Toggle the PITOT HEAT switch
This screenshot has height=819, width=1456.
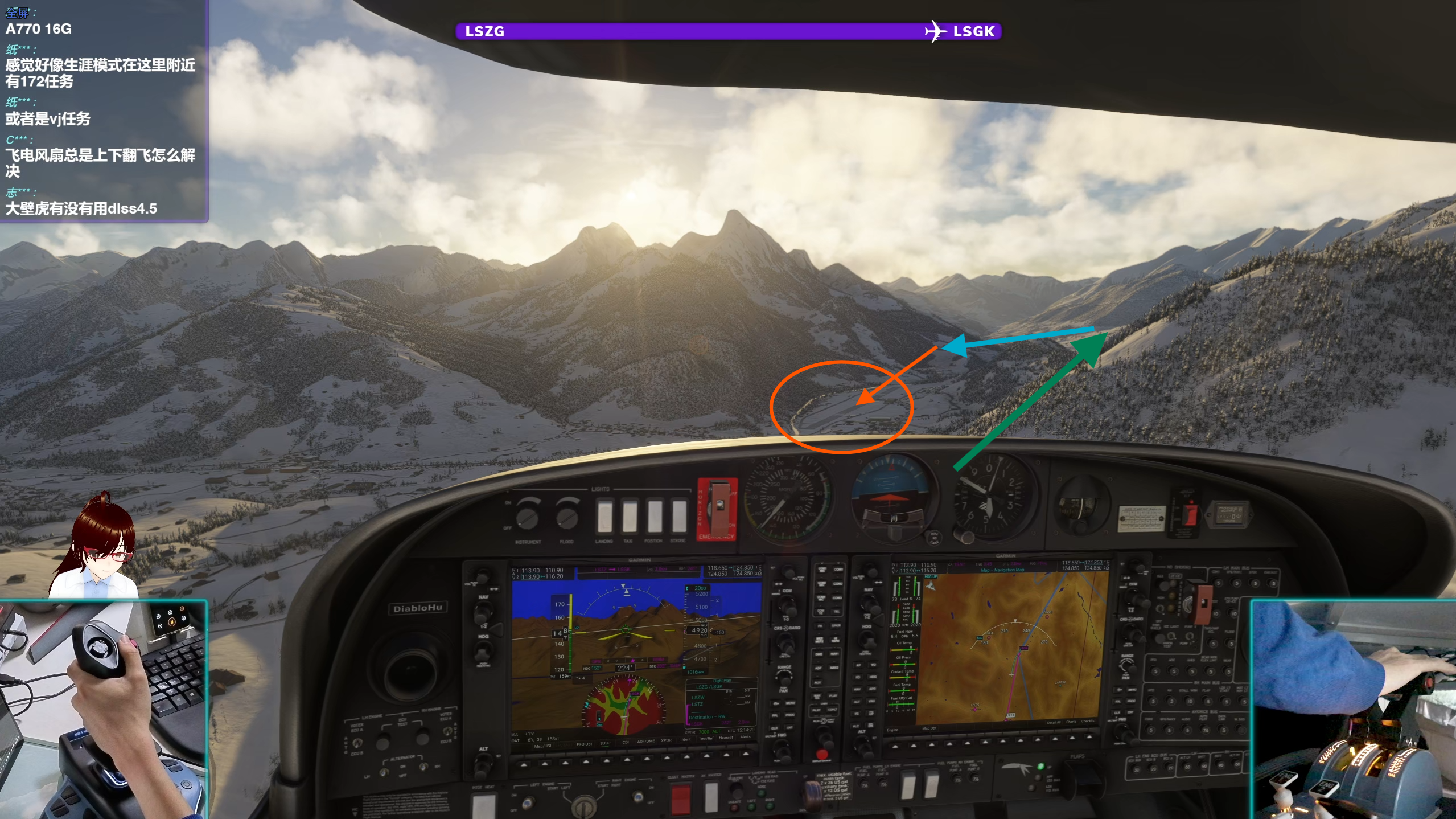click(483, 805)
